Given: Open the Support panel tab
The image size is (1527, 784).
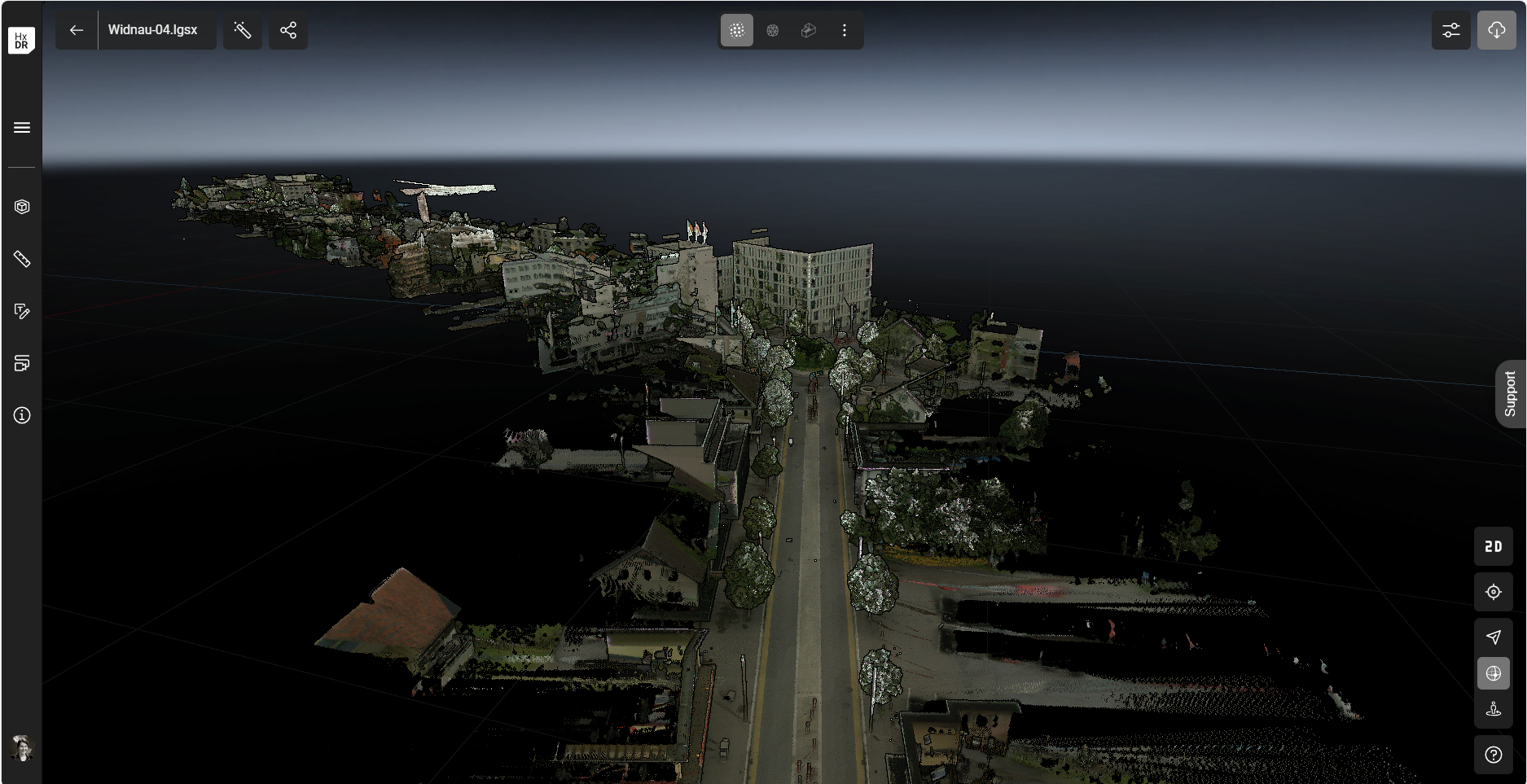Looking at the screenshot, I should click(x=1511, y=394).
